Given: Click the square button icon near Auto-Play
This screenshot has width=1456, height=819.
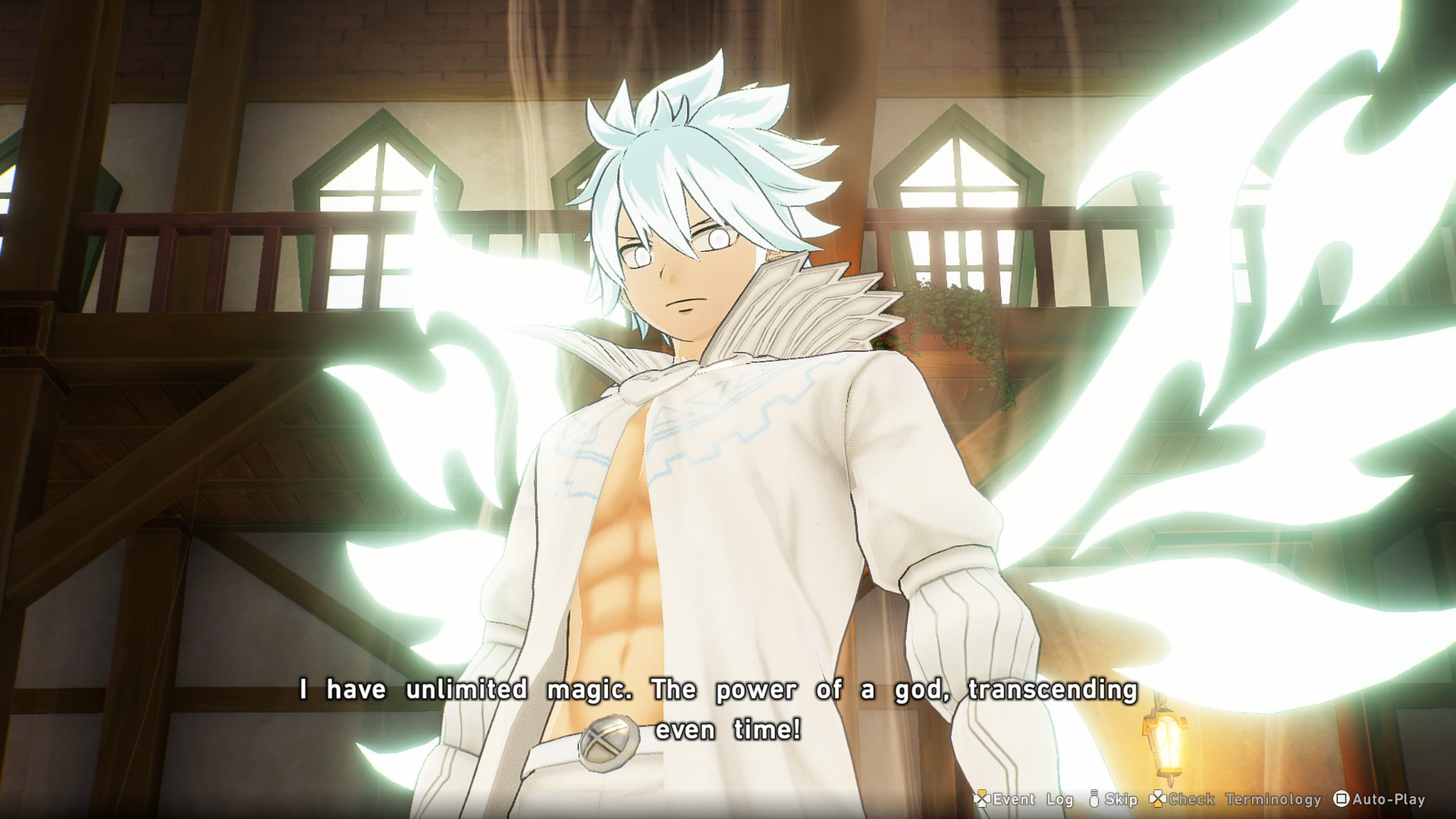Looking at the screenshot, I should tap(1340, 799).
